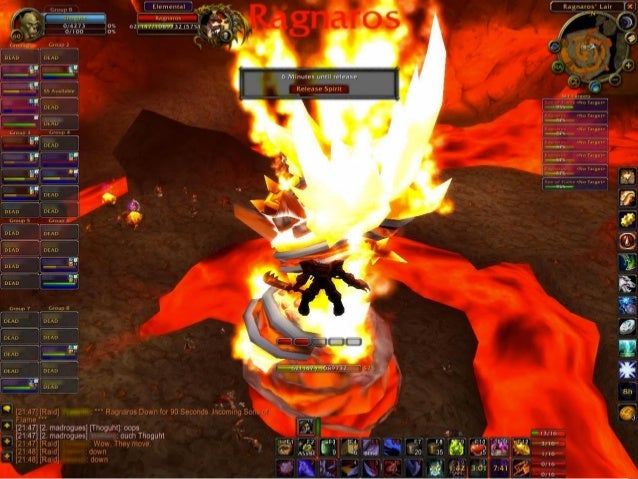Select the Ragnaros target name frame
This screenshot has height=479, width=638.
coord(166,17)
